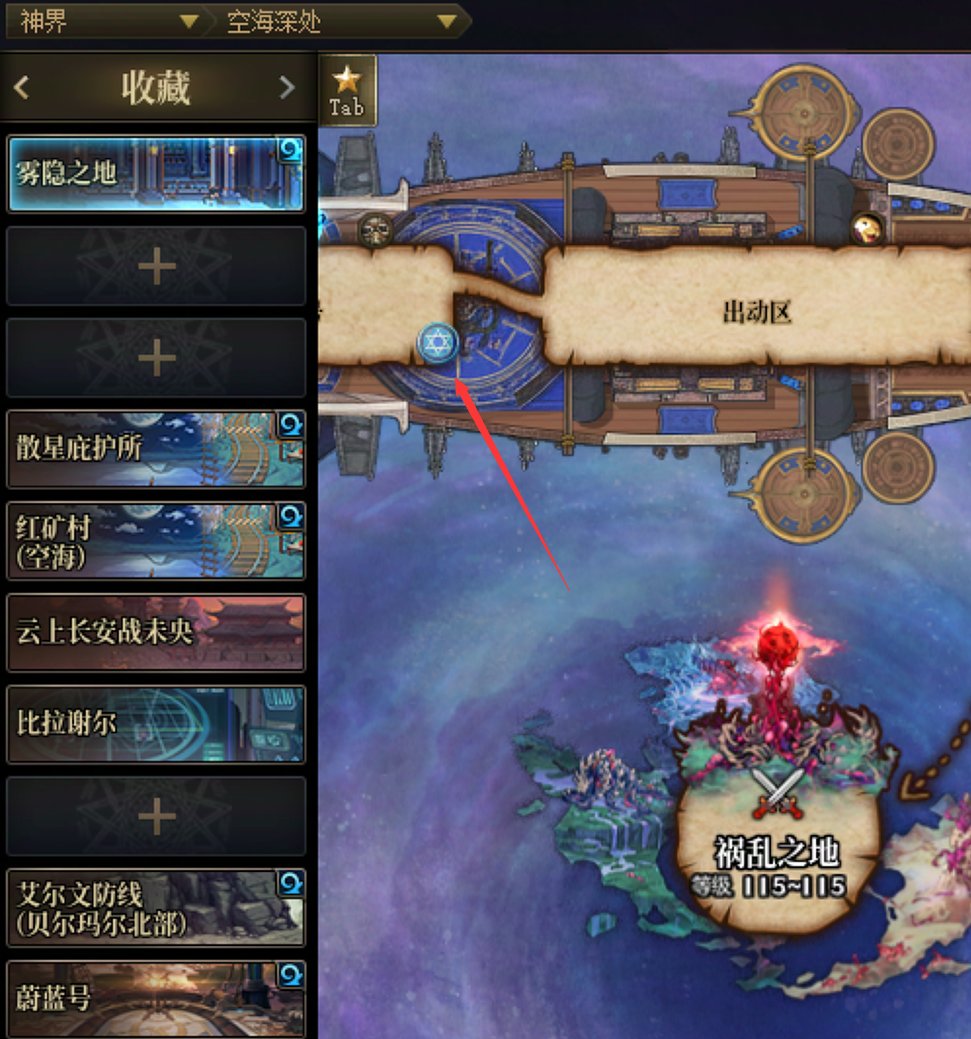Choose 艾尔文防线 (贝尔玛尔北部) entry
This screenshot has height=1039, width=971.
[155, 908]
